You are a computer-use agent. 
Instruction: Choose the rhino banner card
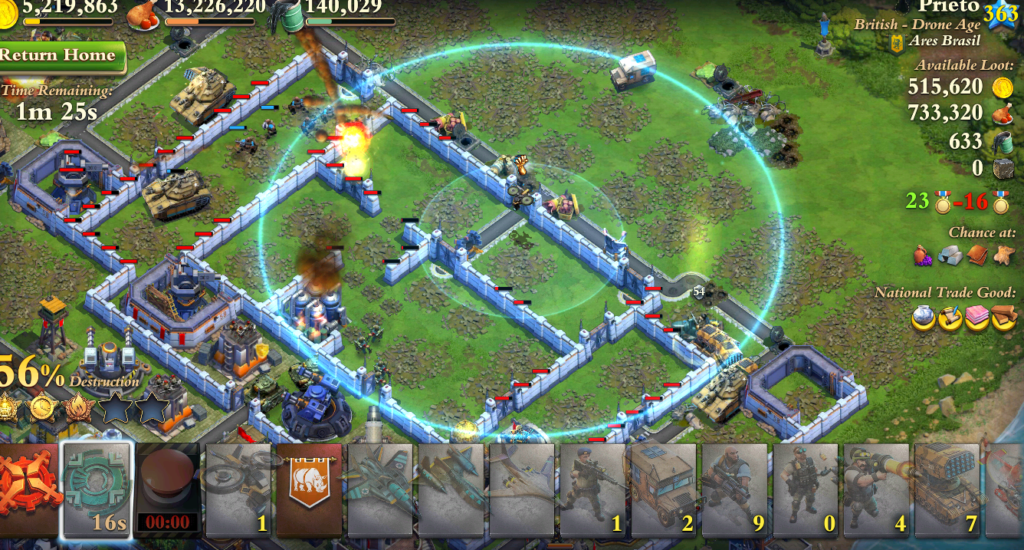coord(309,490)
